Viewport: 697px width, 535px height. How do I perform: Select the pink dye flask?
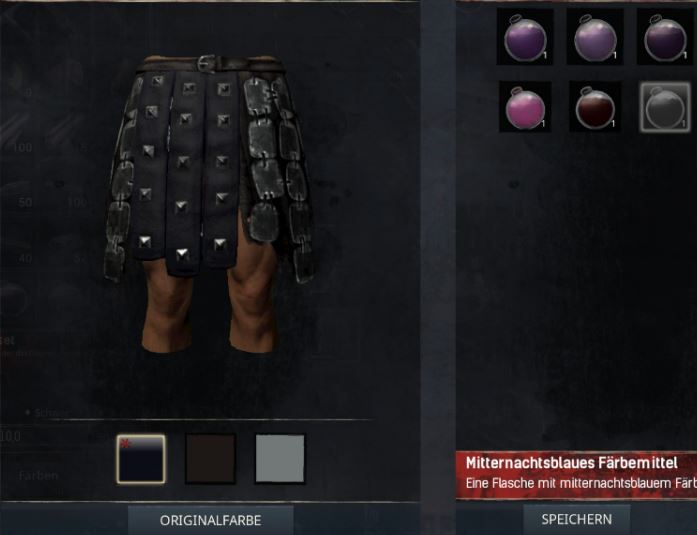click(x=524, y=106)
